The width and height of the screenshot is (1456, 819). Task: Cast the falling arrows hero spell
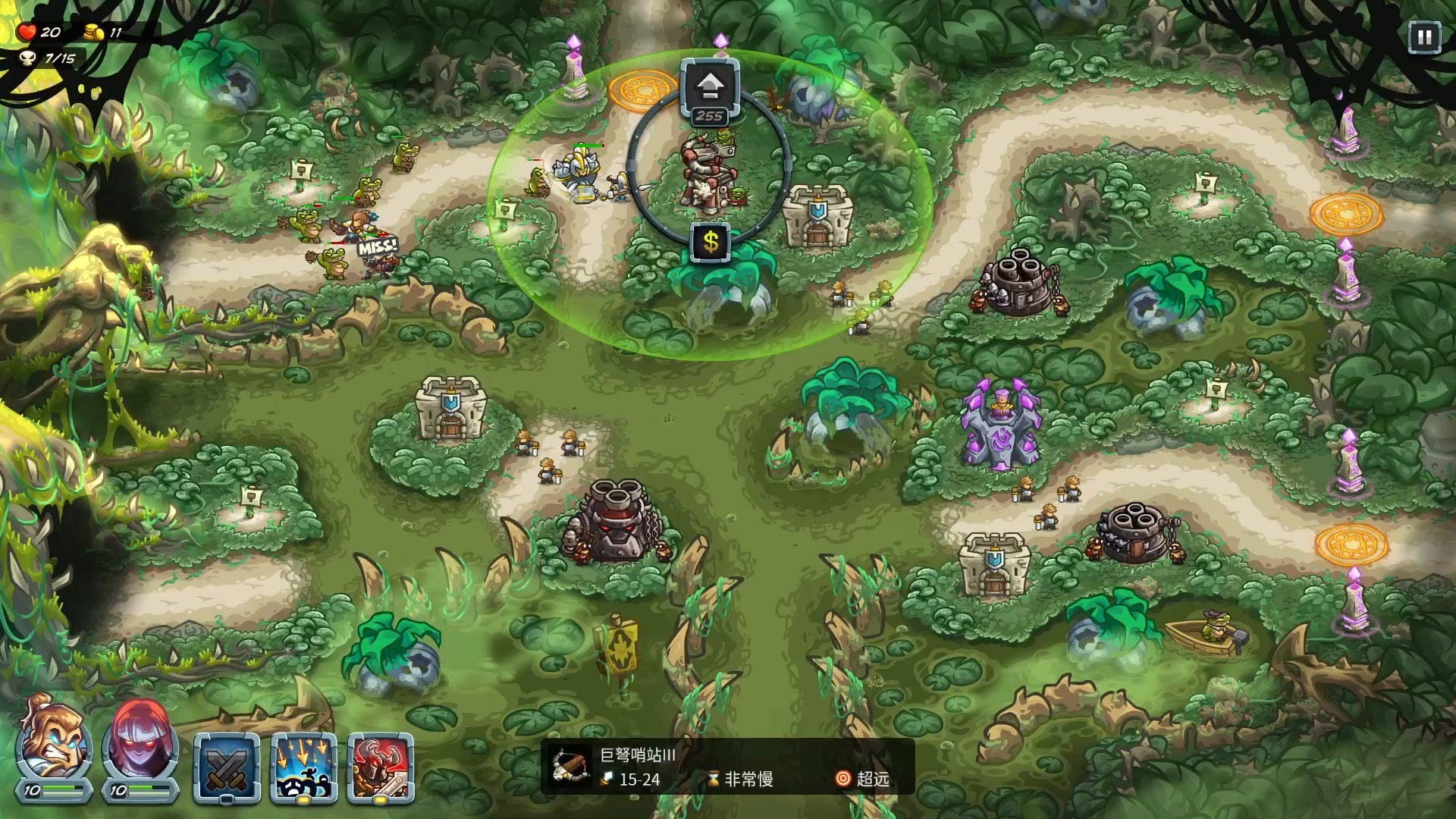tap(303, 767)
